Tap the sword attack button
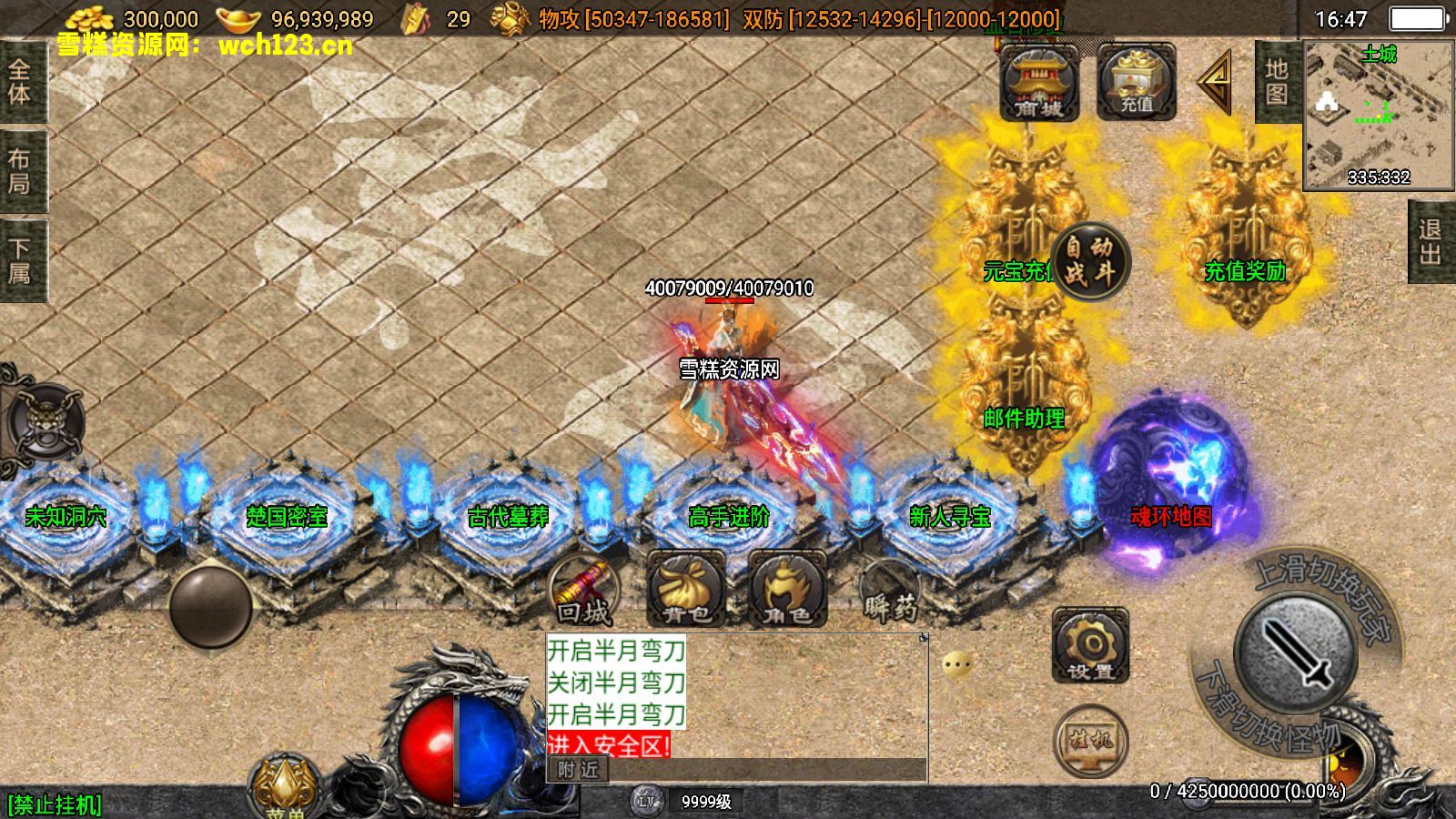 pos(1294,652)
